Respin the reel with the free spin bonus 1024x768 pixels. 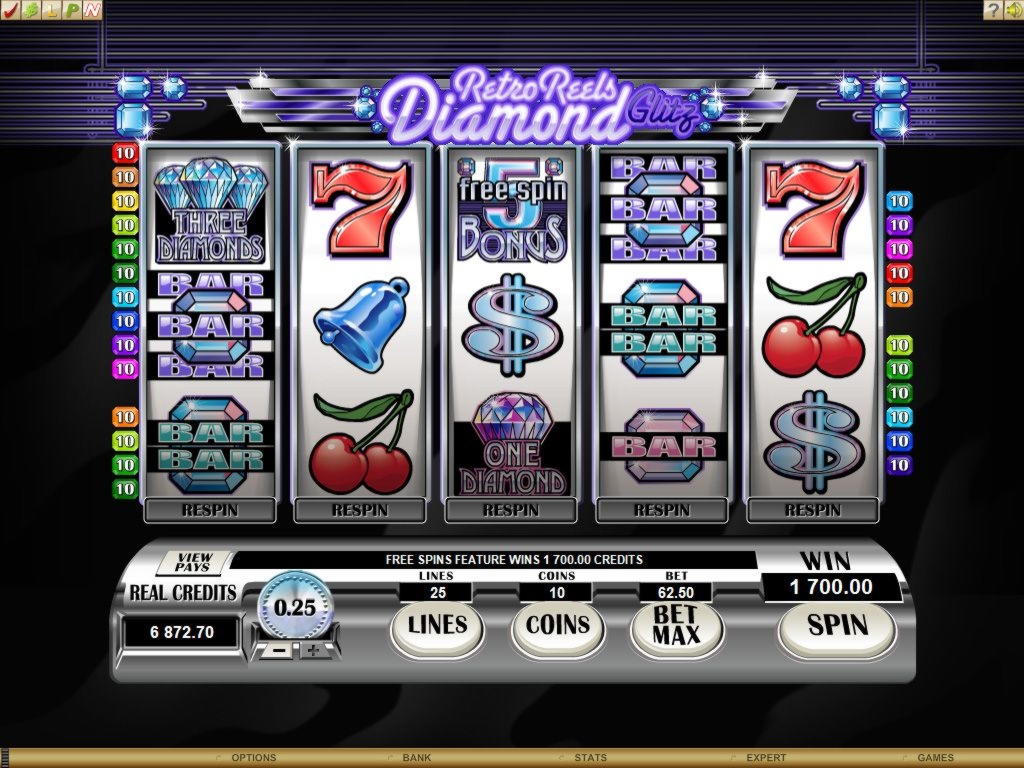[511, 510]
